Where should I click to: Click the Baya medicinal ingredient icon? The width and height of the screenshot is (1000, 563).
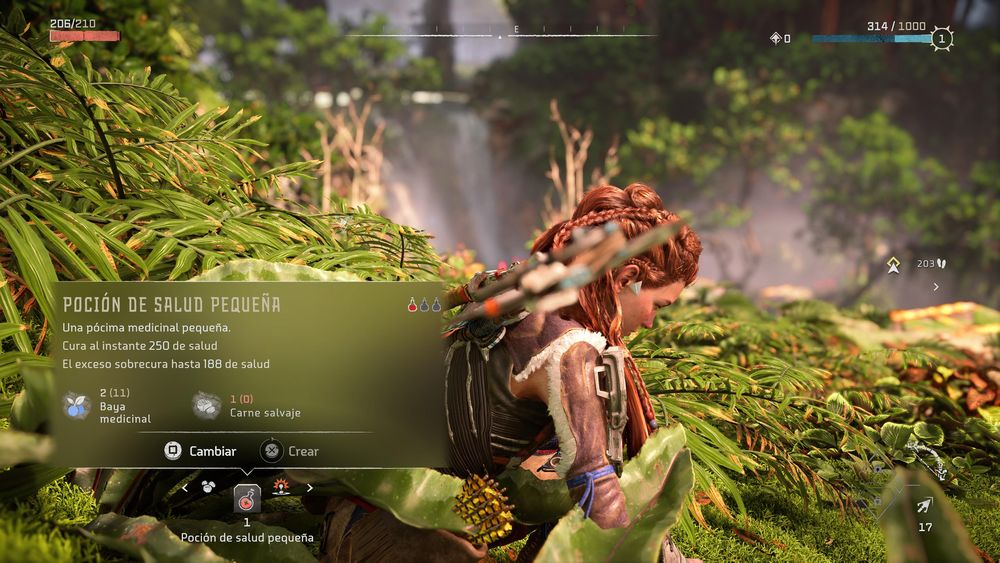[77, 405]
